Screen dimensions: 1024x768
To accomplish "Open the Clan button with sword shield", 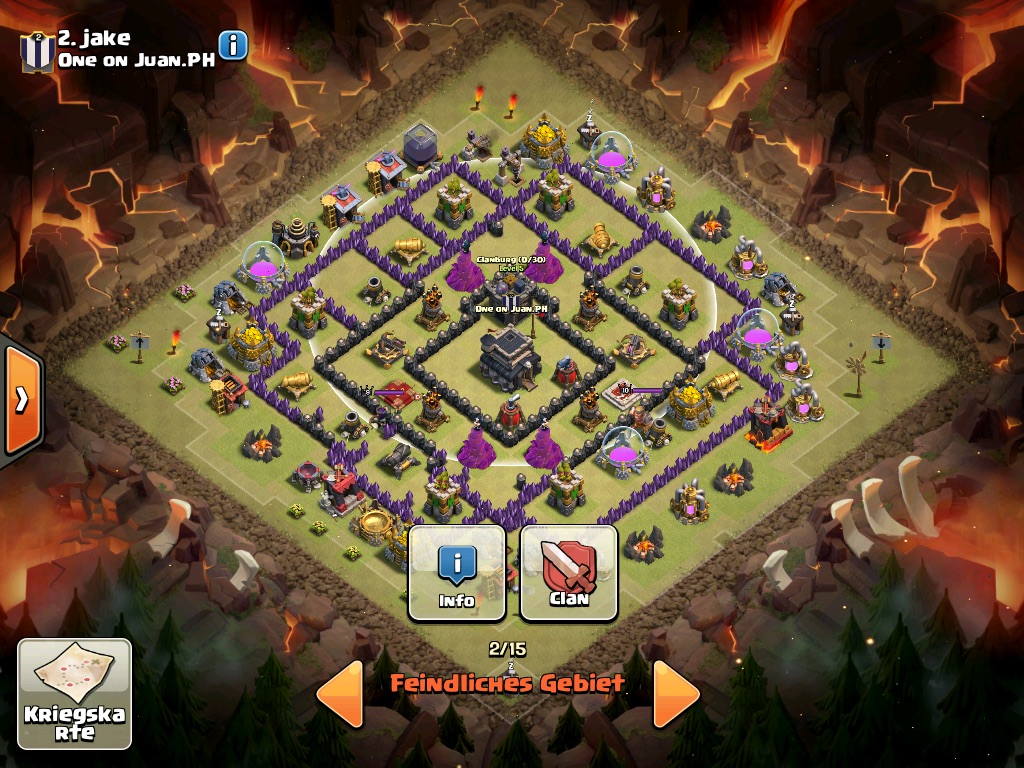I will 568,573.
